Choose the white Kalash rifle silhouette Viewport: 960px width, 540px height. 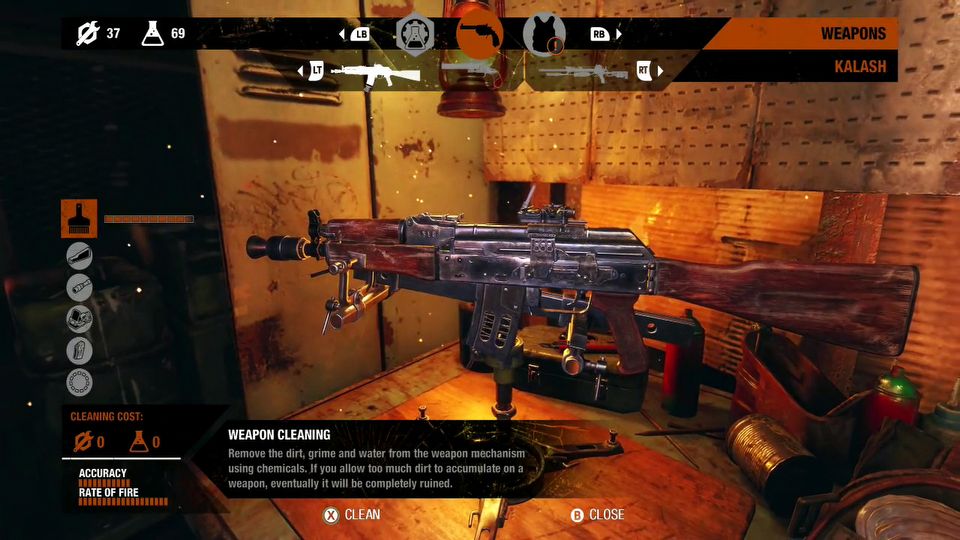[375, 72]
